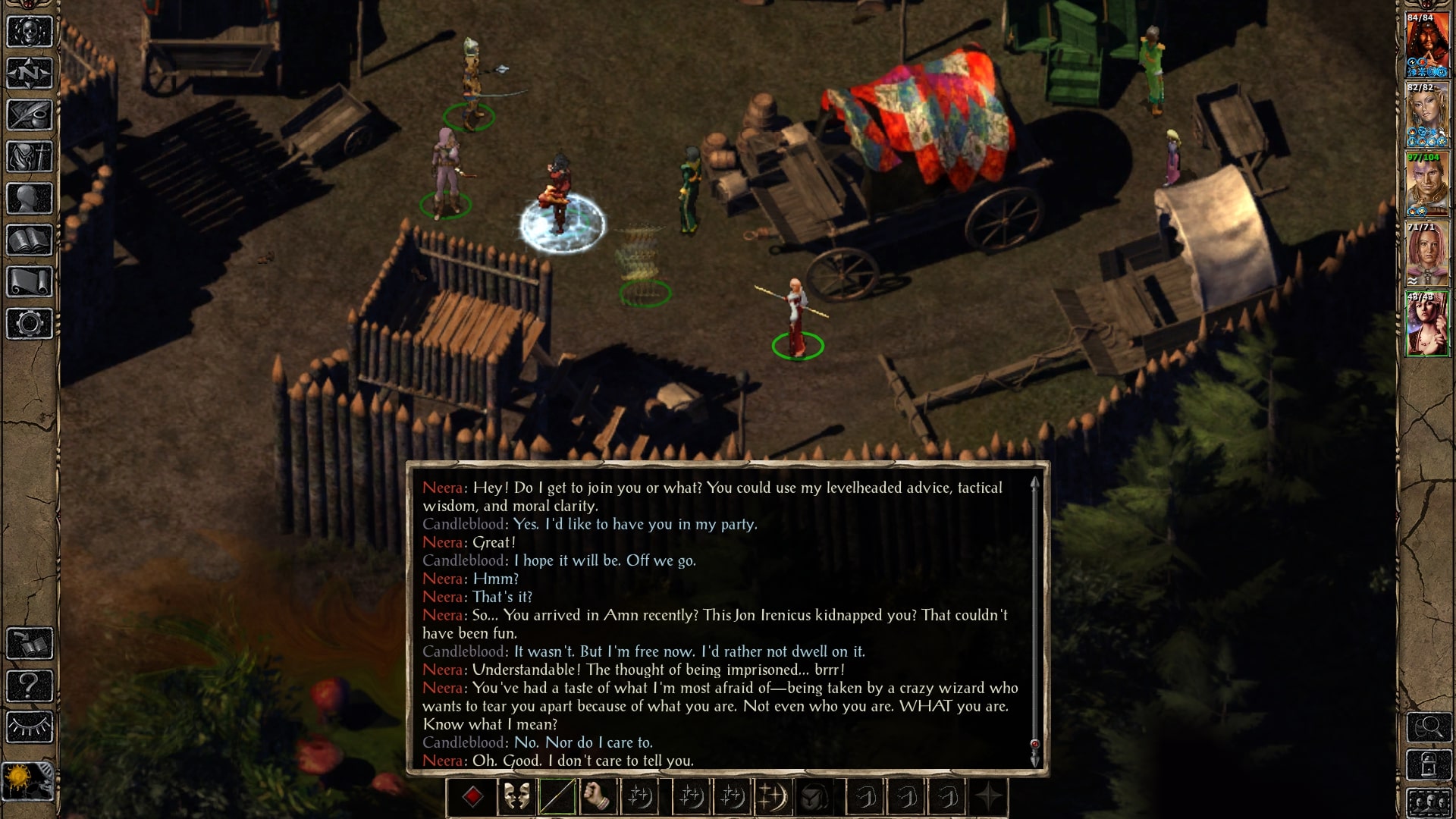This screenshot has width=1456, height=819.
Task: Click the question mark help button
Action: pos(30,686)
